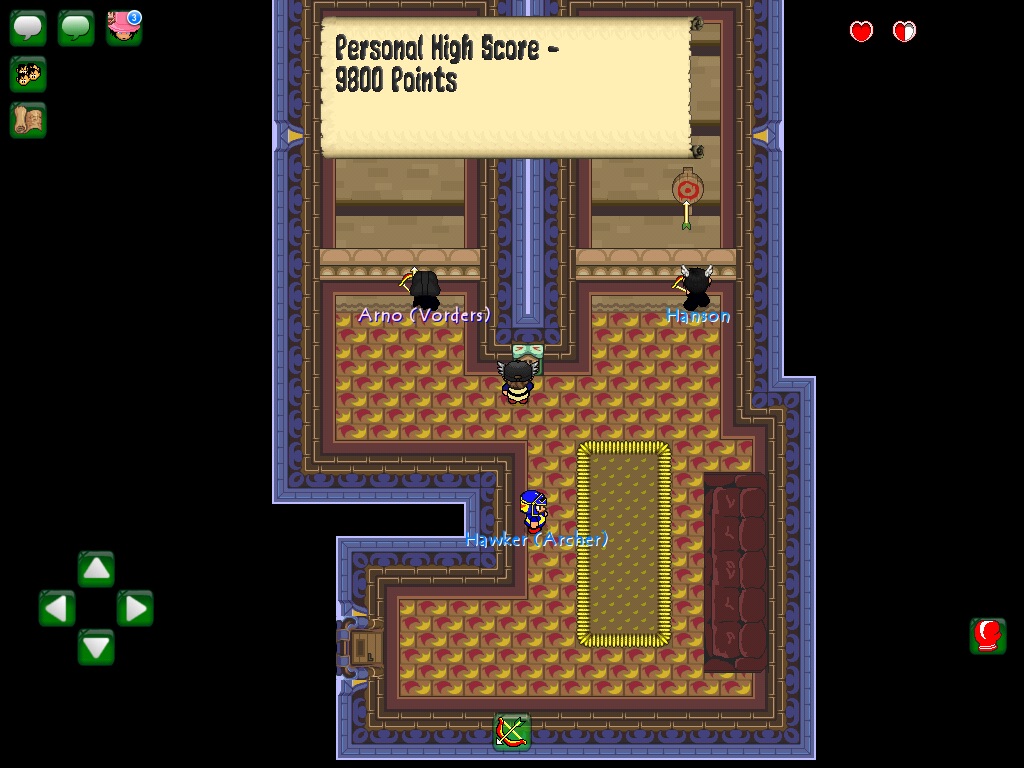Show the player list faces icon
The image size is (1024, 768).
click(28, 74)
